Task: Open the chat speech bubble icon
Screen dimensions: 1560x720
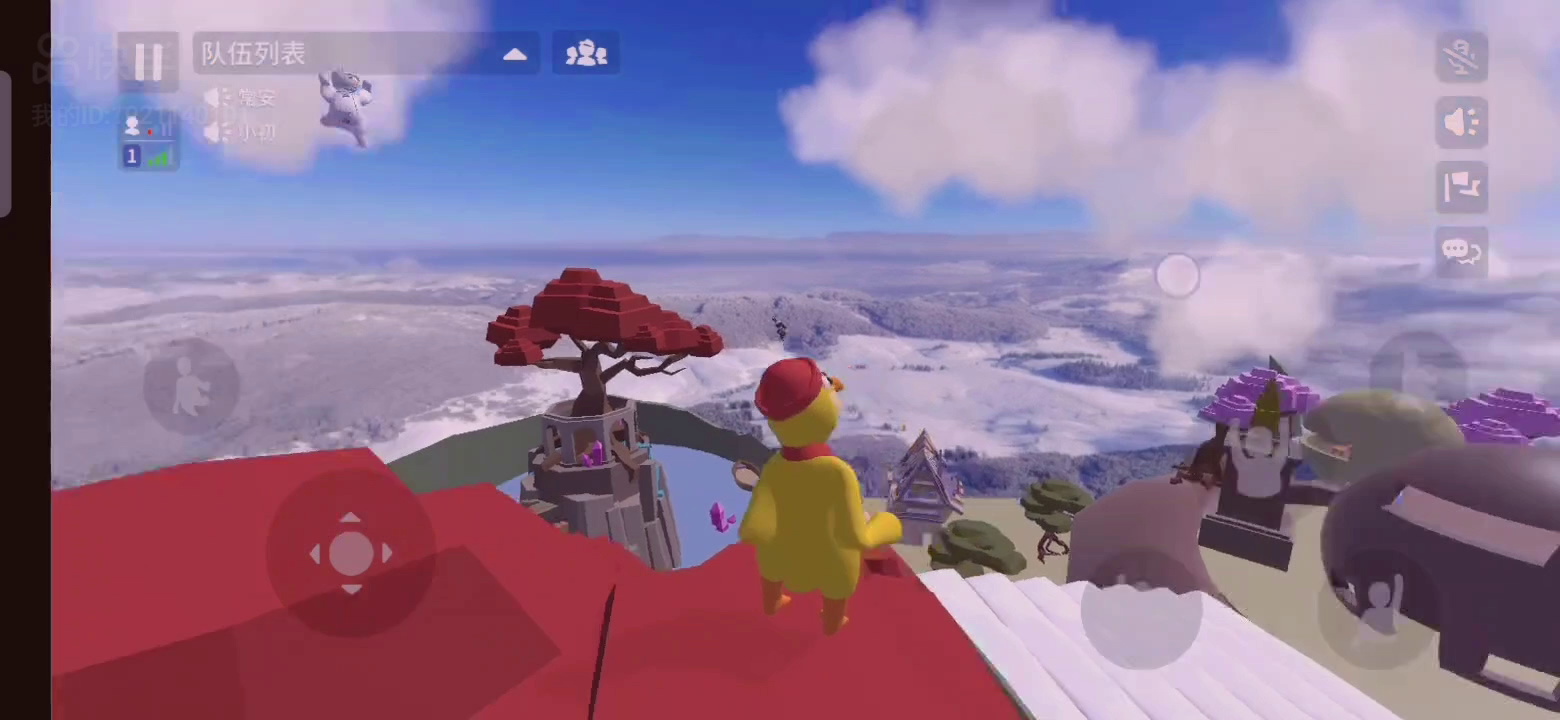Action: coord(1461,251)
